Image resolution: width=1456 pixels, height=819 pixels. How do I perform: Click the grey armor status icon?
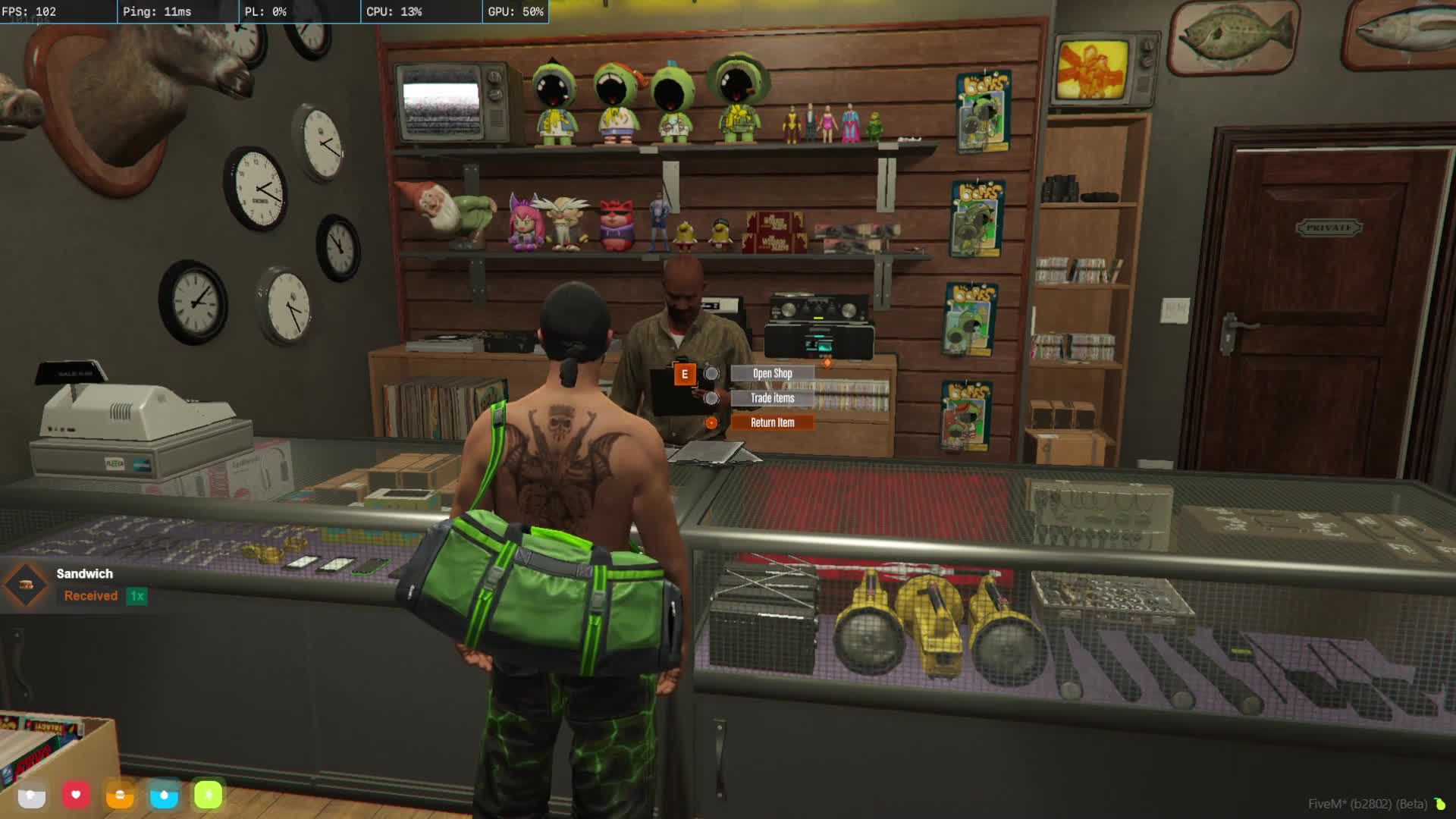(x=32, y=795)
